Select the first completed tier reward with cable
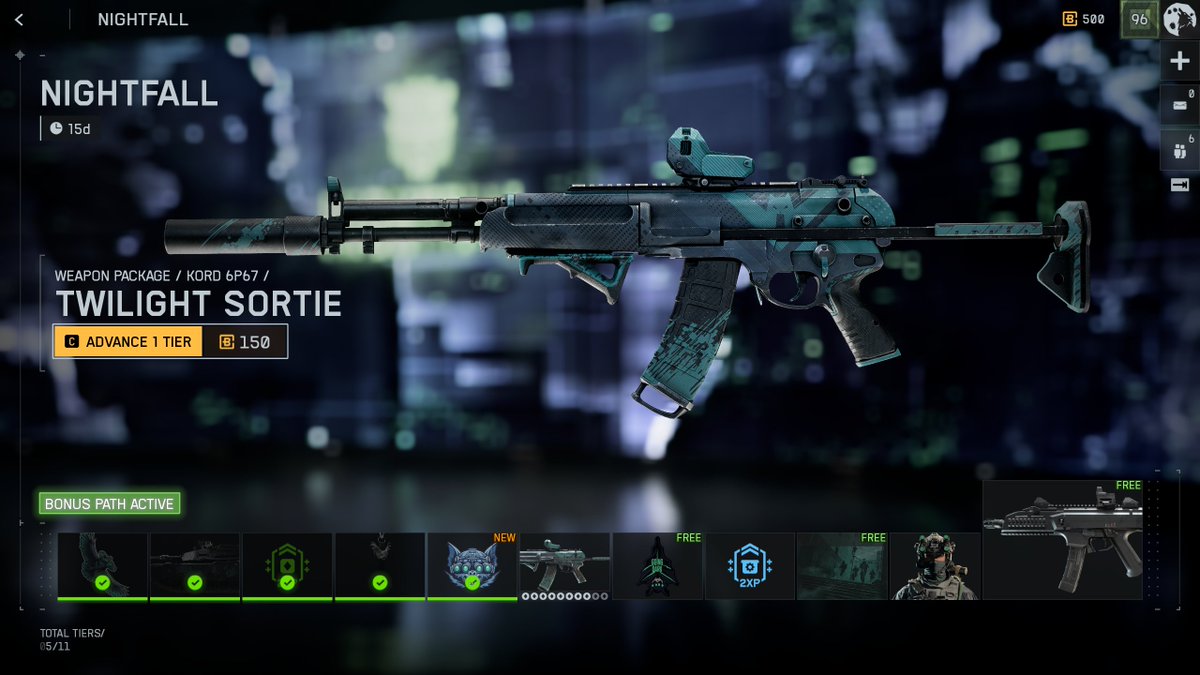This screenshot has height=675, width=1200. click(102, 566)
